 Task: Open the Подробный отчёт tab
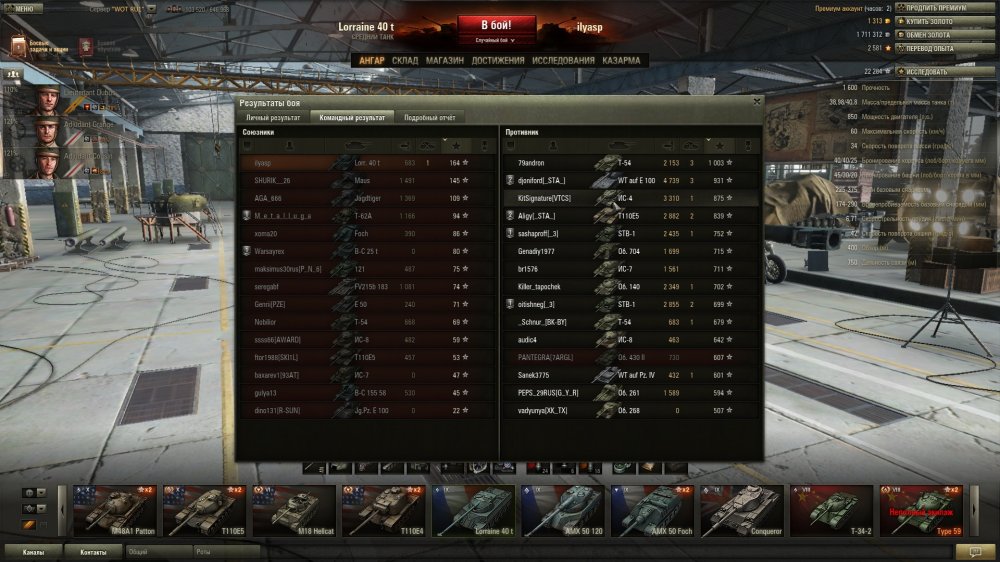pos(429,118)
